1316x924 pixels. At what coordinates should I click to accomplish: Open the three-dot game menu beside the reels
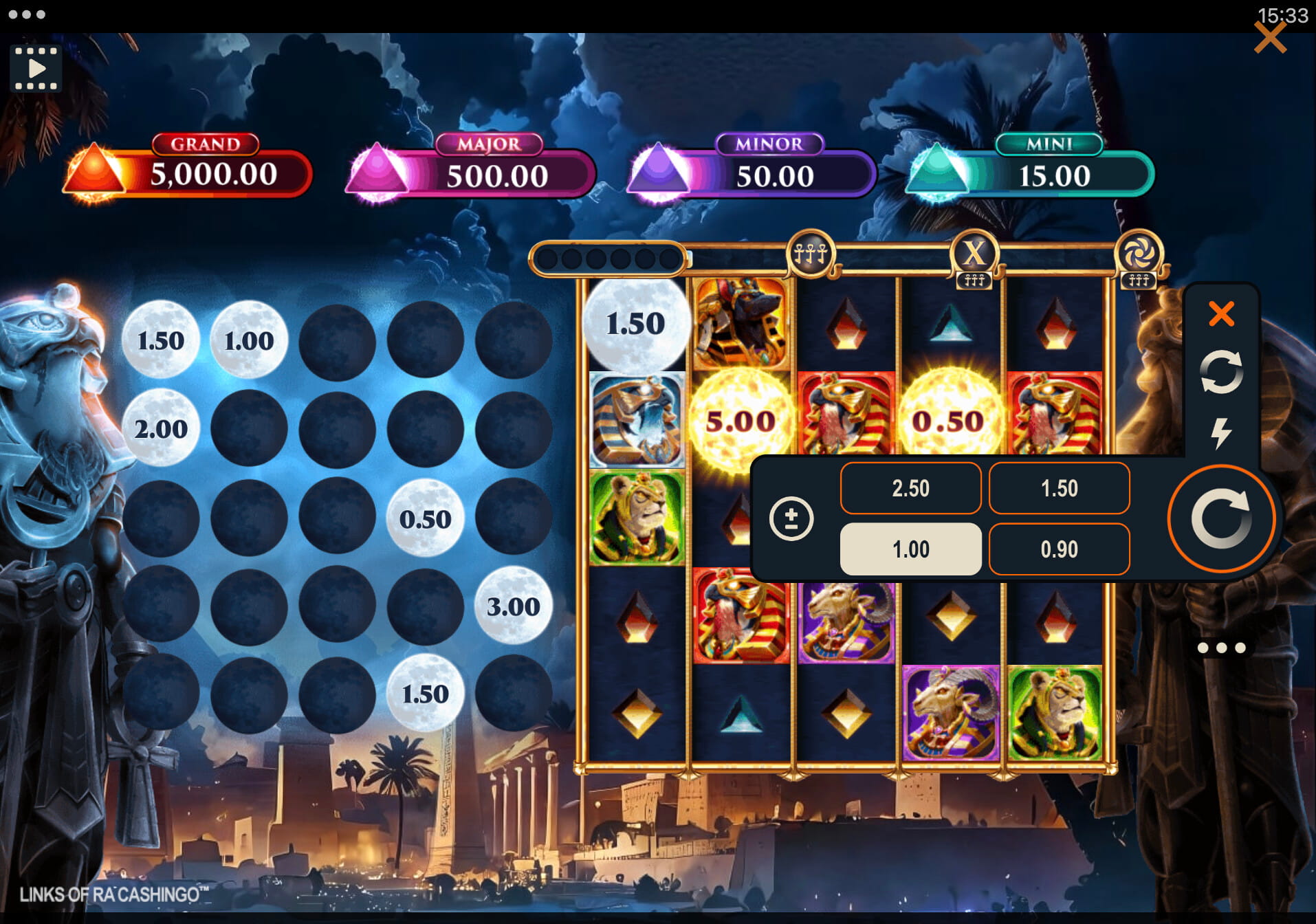point(1221,648)
